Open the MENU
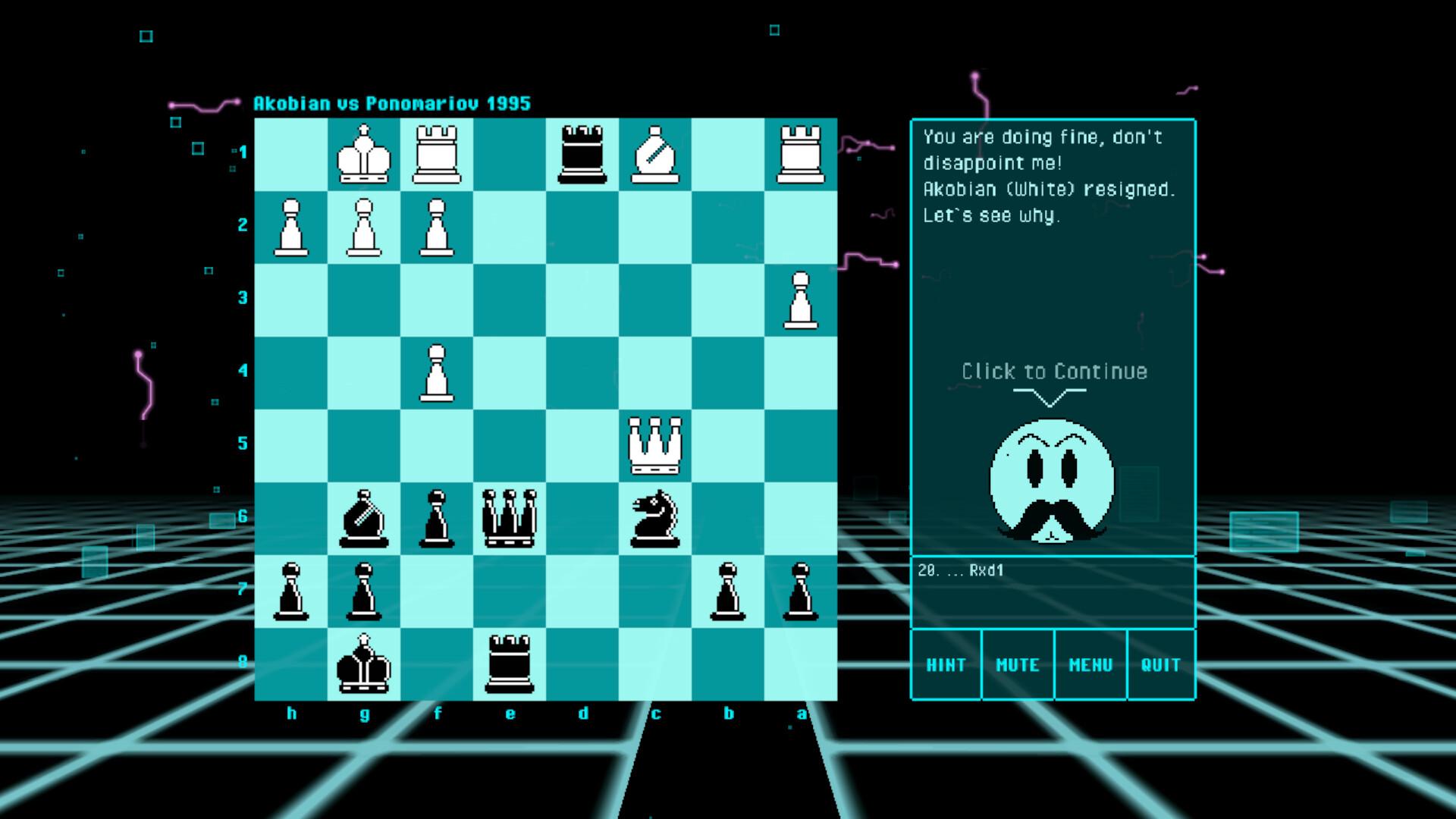The image size is (1456, 819). [1090, 664]
